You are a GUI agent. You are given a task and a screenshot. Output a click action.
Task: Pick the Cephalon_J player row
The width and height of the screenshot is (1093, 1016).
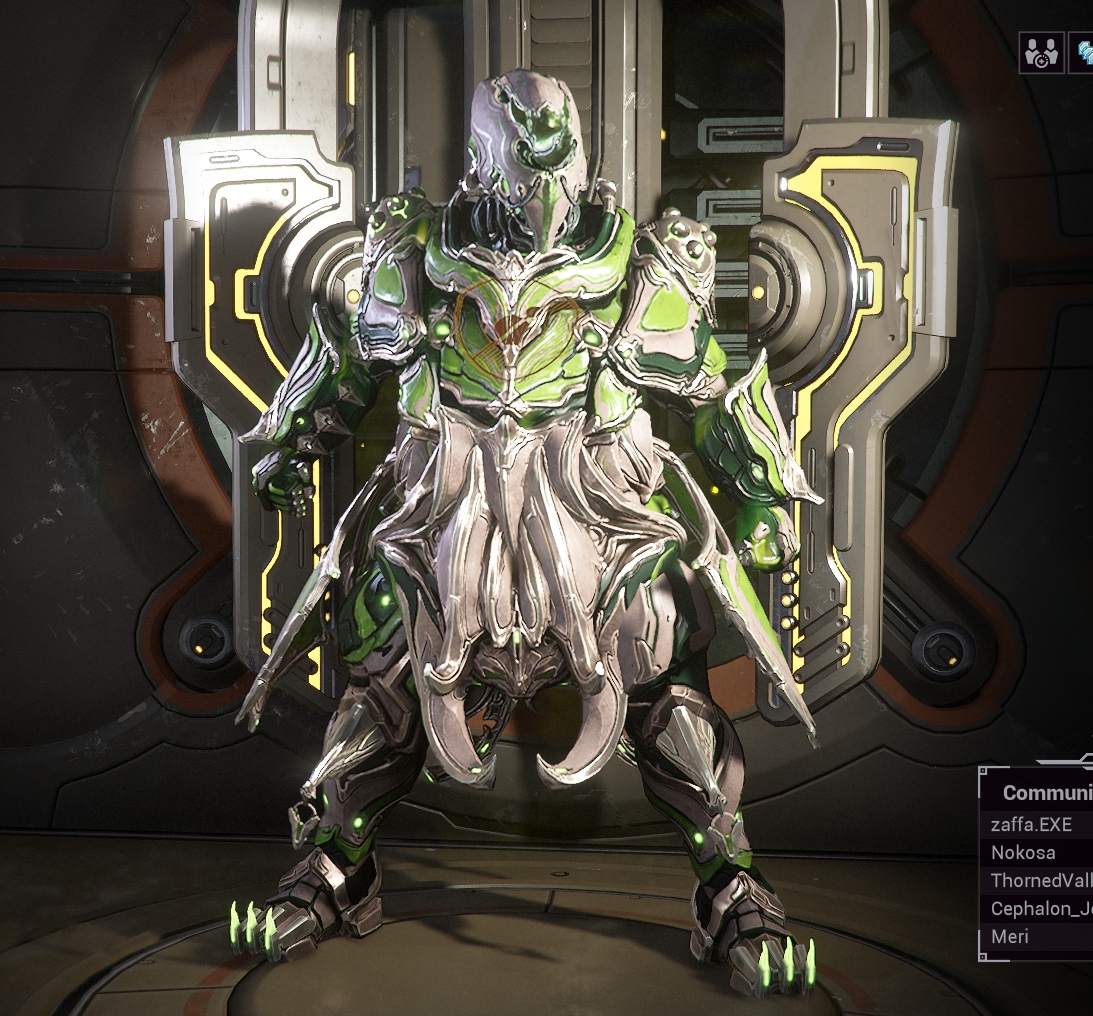(1038, 909)
